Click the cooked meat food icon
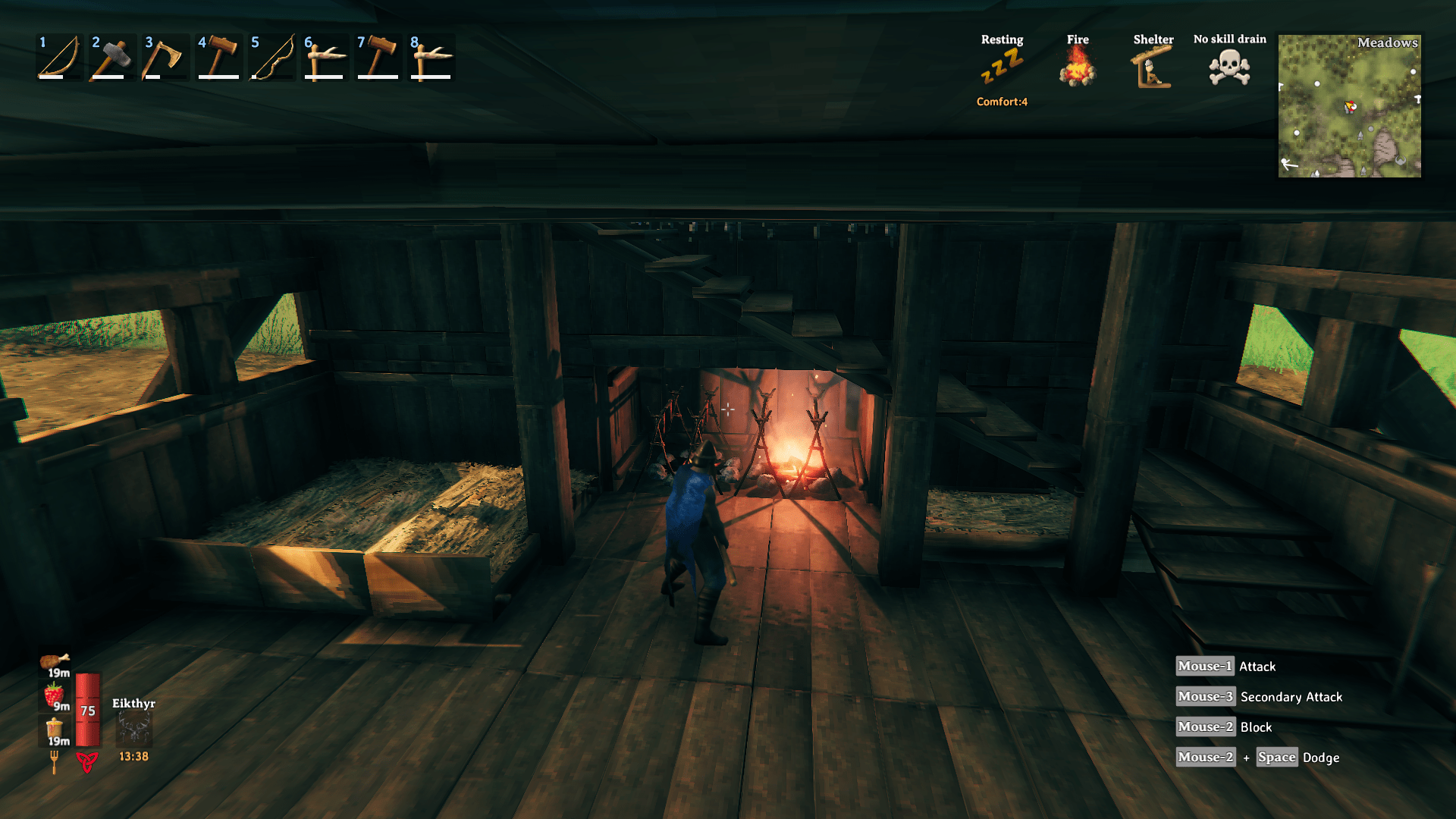1456x819 pixels. point(54,662)
